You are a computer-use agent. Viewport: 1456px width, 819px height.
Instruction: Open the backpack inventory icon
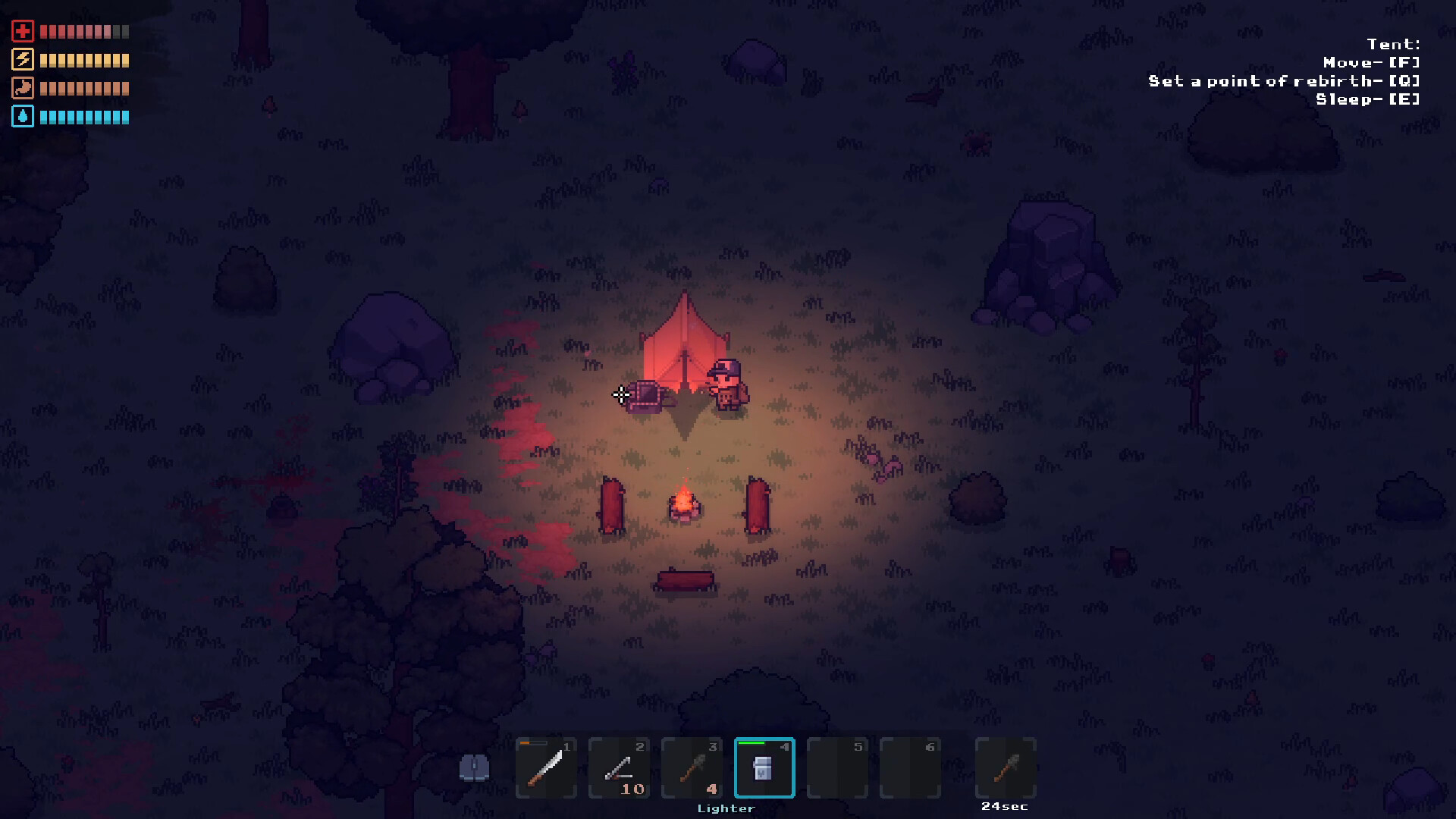(475, 768)
